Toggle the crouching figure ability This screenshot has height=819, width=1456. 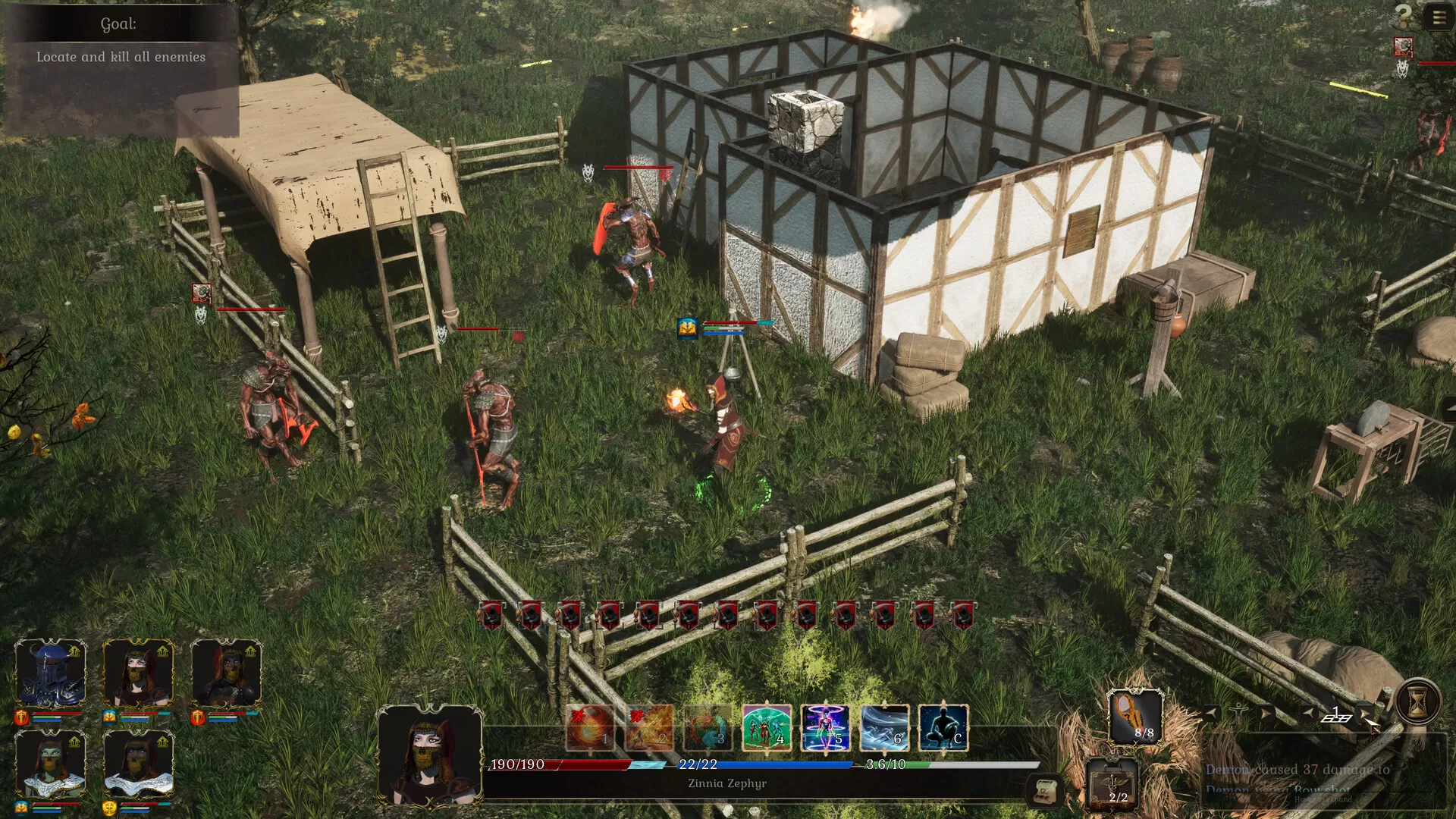click(943, 728)
